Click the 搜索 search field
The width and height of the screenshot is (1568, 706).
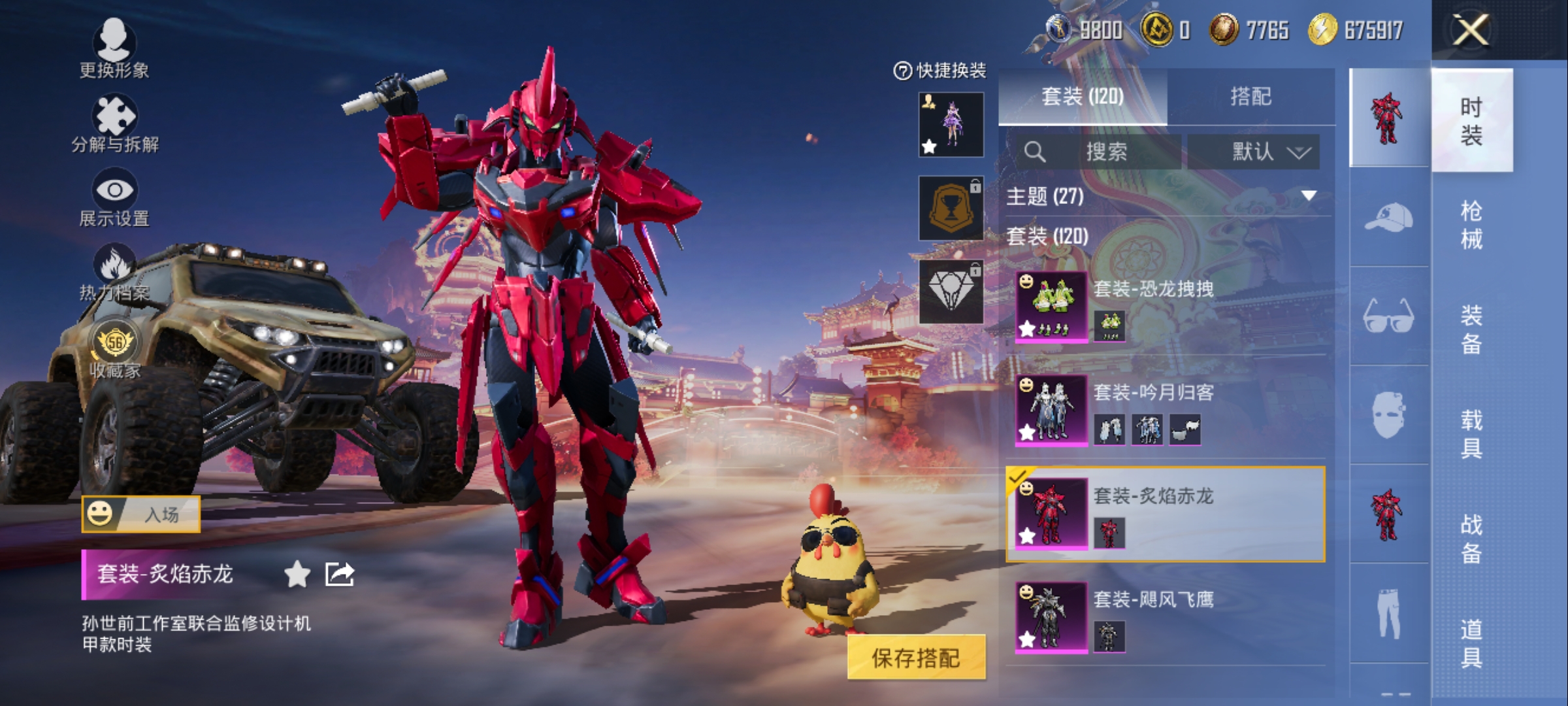pyautogui.click(x=1105, y=152)
